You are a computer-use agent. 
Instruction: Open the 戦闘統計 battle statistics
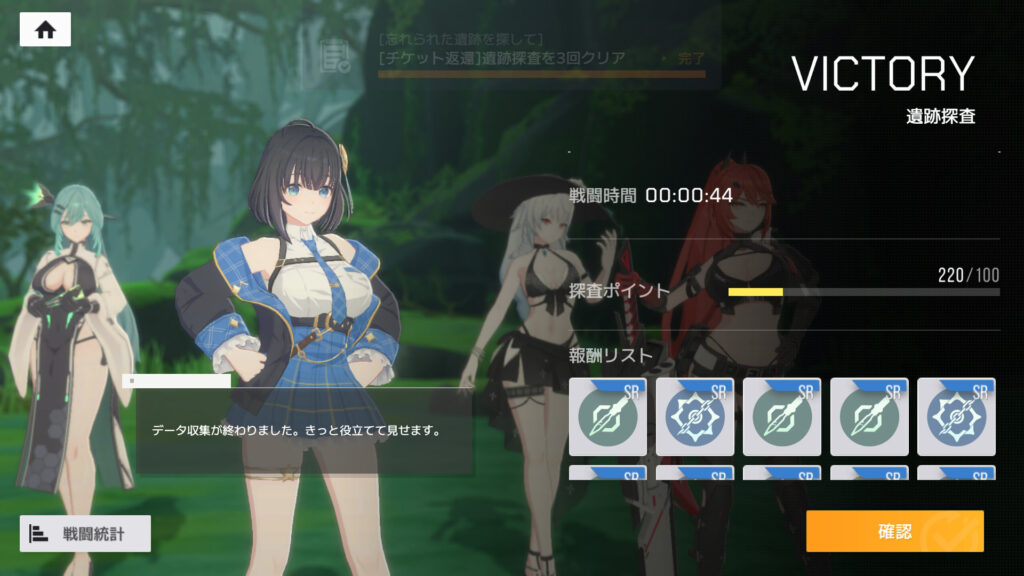point(85,533)
